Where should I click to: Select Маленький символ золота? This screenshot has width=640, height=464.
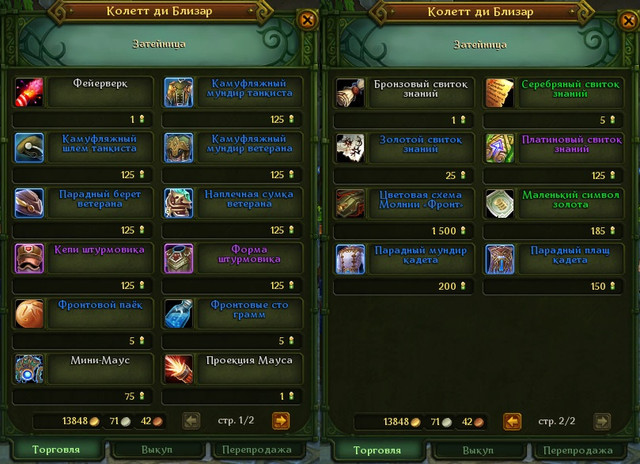click(x=500, y=203)
